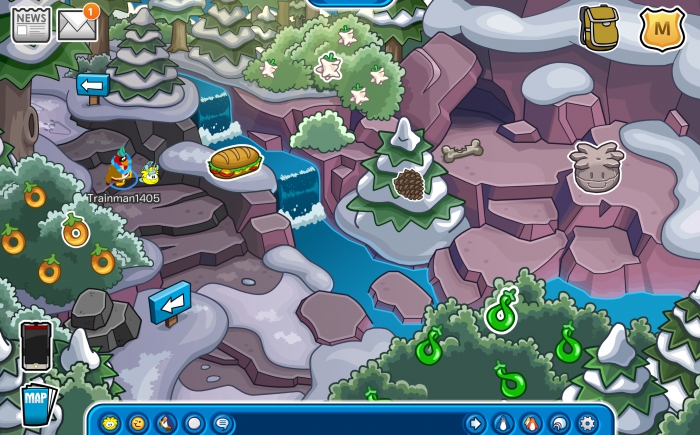Choose the snowball throw button
This screenshot has height=435, width=700.
click(x=194, y=423)
